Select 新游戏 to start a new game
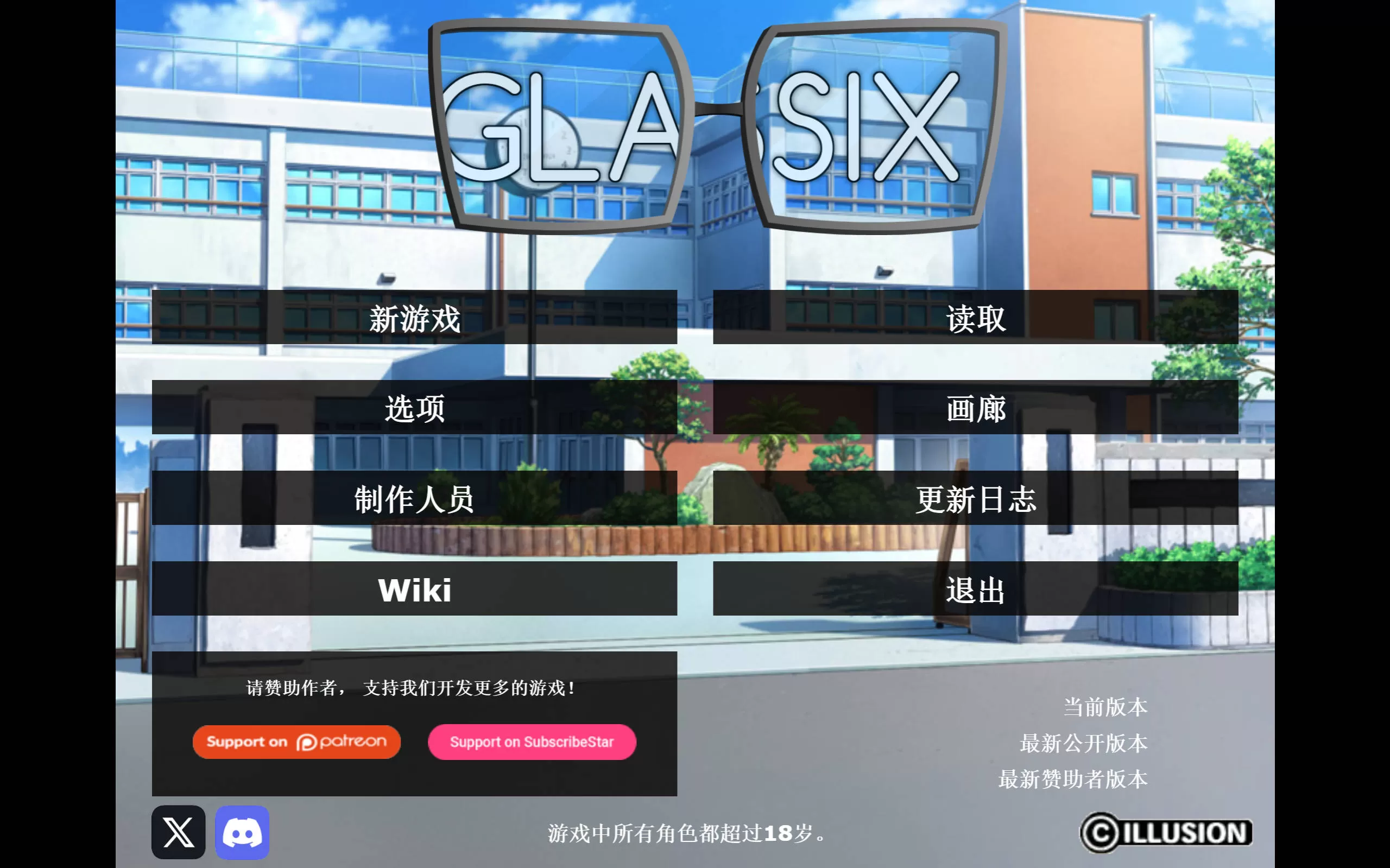Screen dimensions: 1390x868 (x=414, y=320)
